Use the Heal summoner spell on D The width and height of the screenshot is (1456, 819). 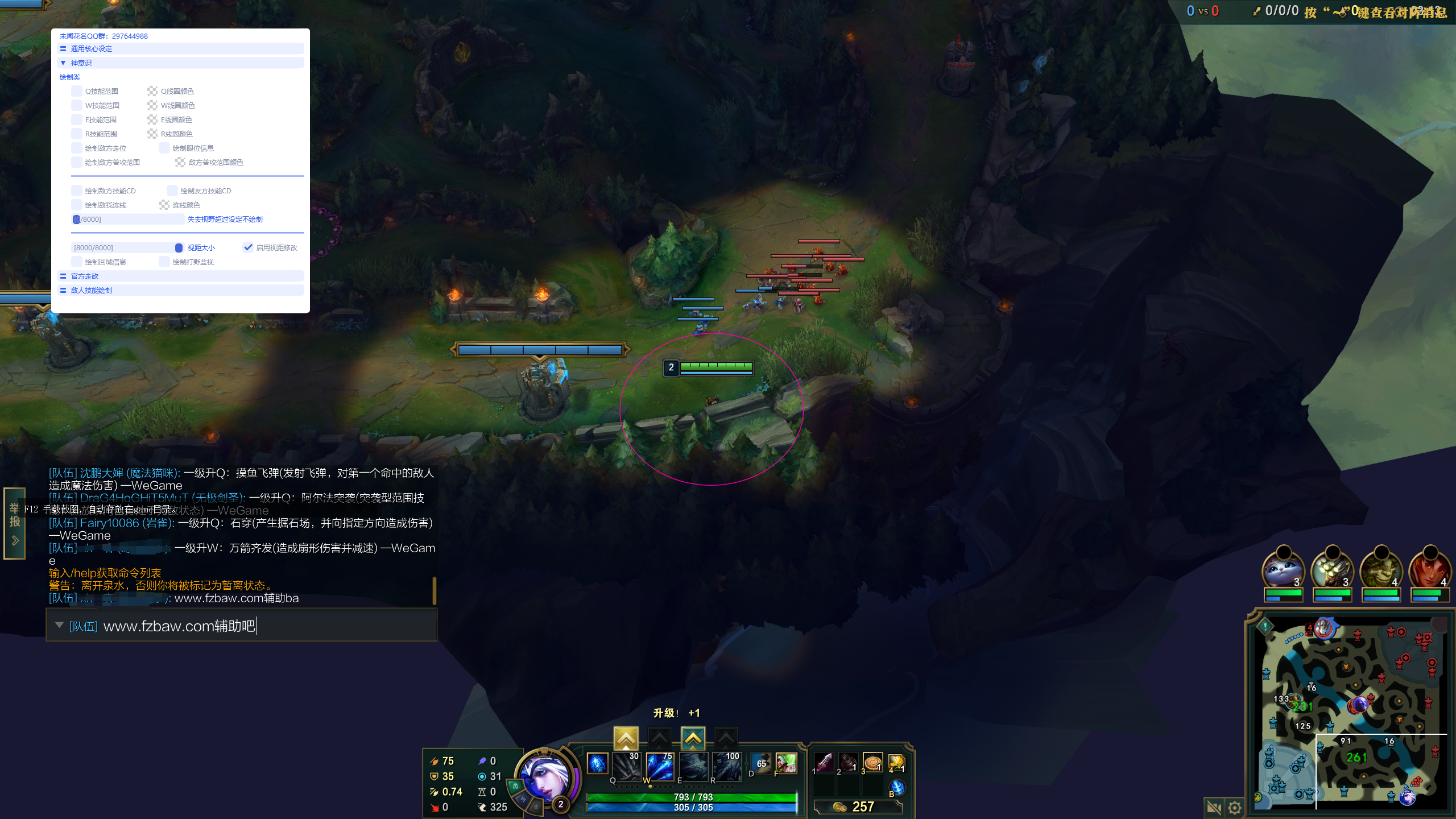tap(761, 764)
